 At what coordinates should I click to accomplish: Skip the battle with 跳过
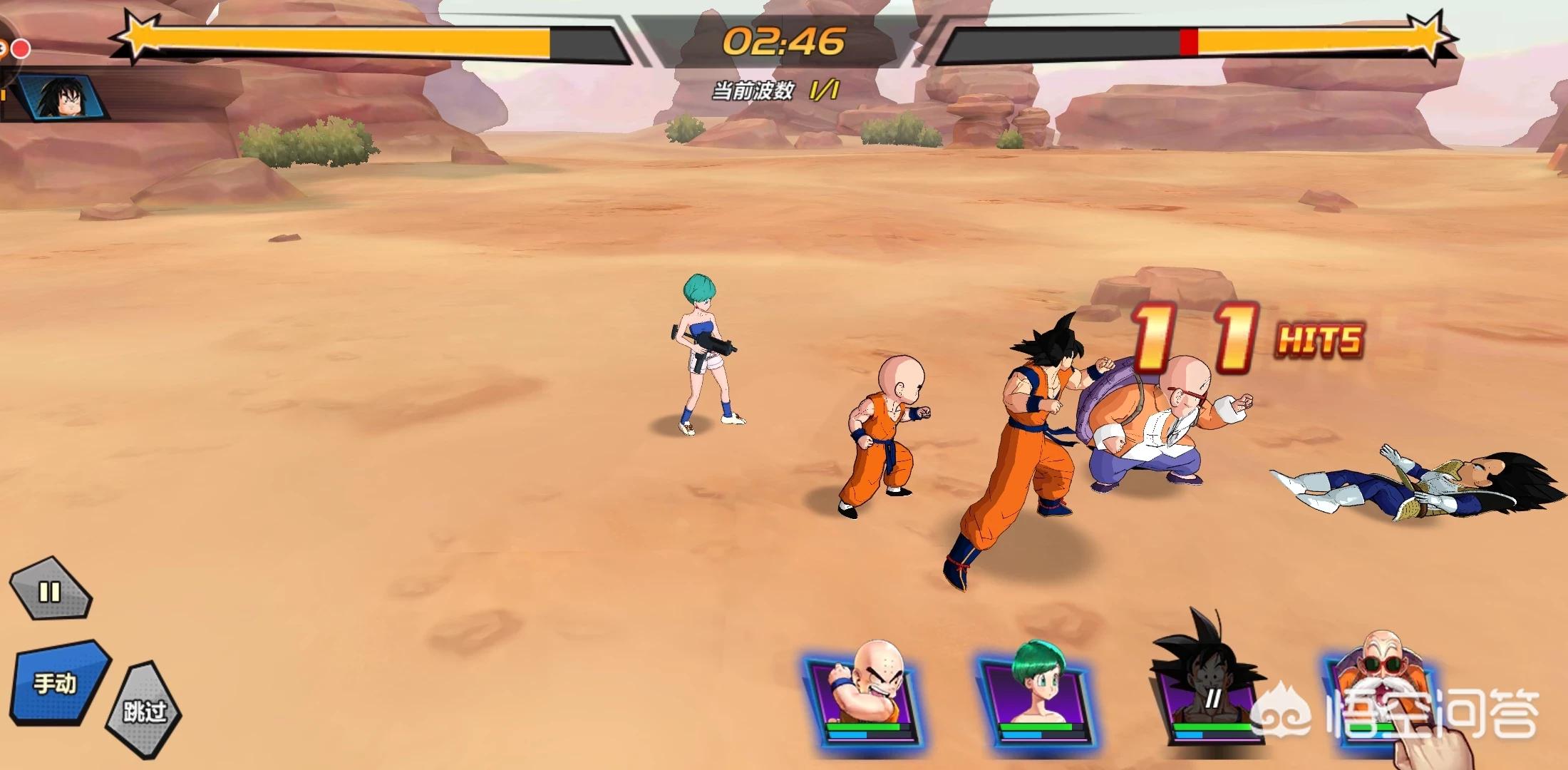click(144, 710)
